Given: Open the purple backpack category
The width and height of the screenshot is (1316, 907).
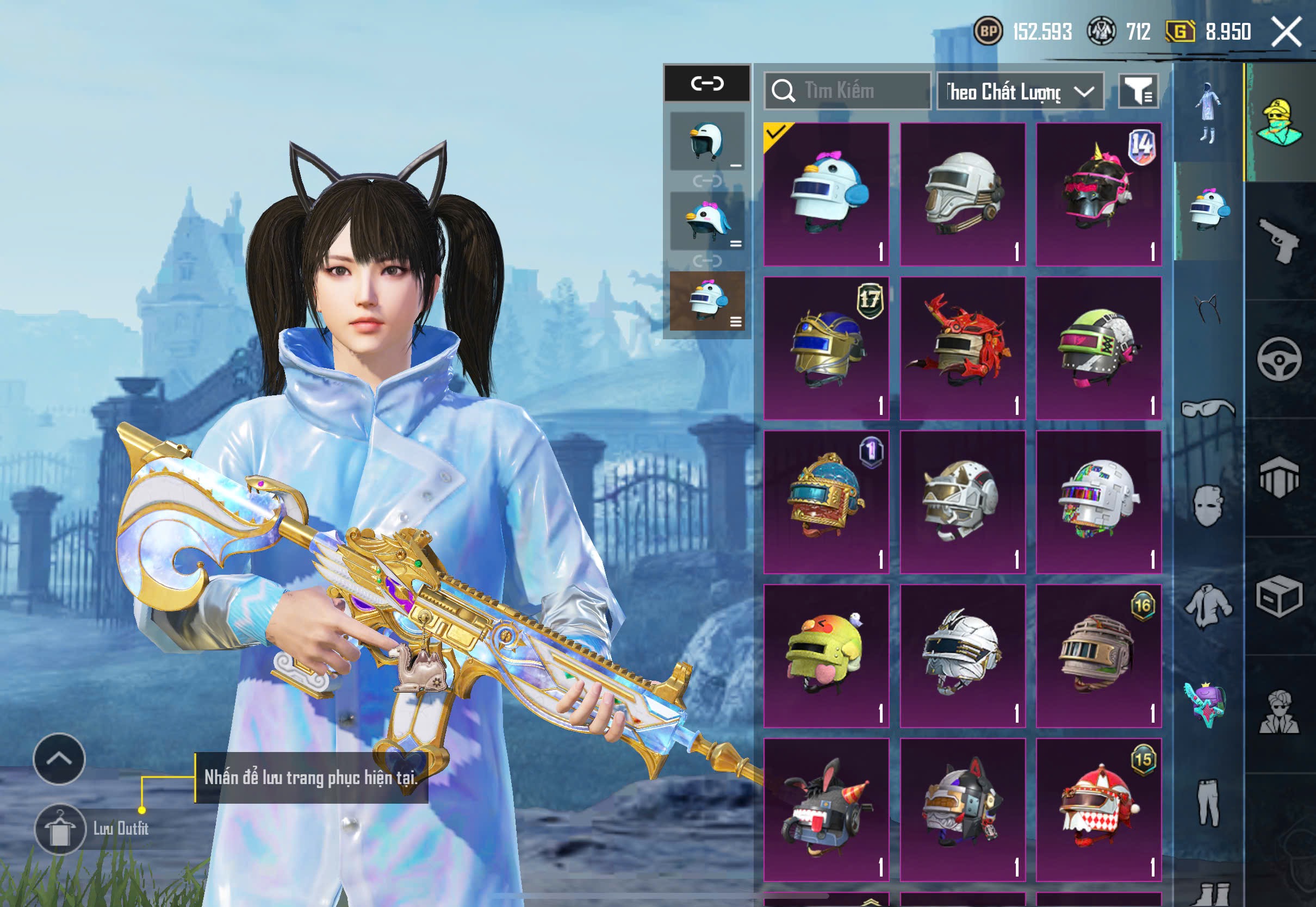Looking at the screenshot, I should (x=1206, y=704).
